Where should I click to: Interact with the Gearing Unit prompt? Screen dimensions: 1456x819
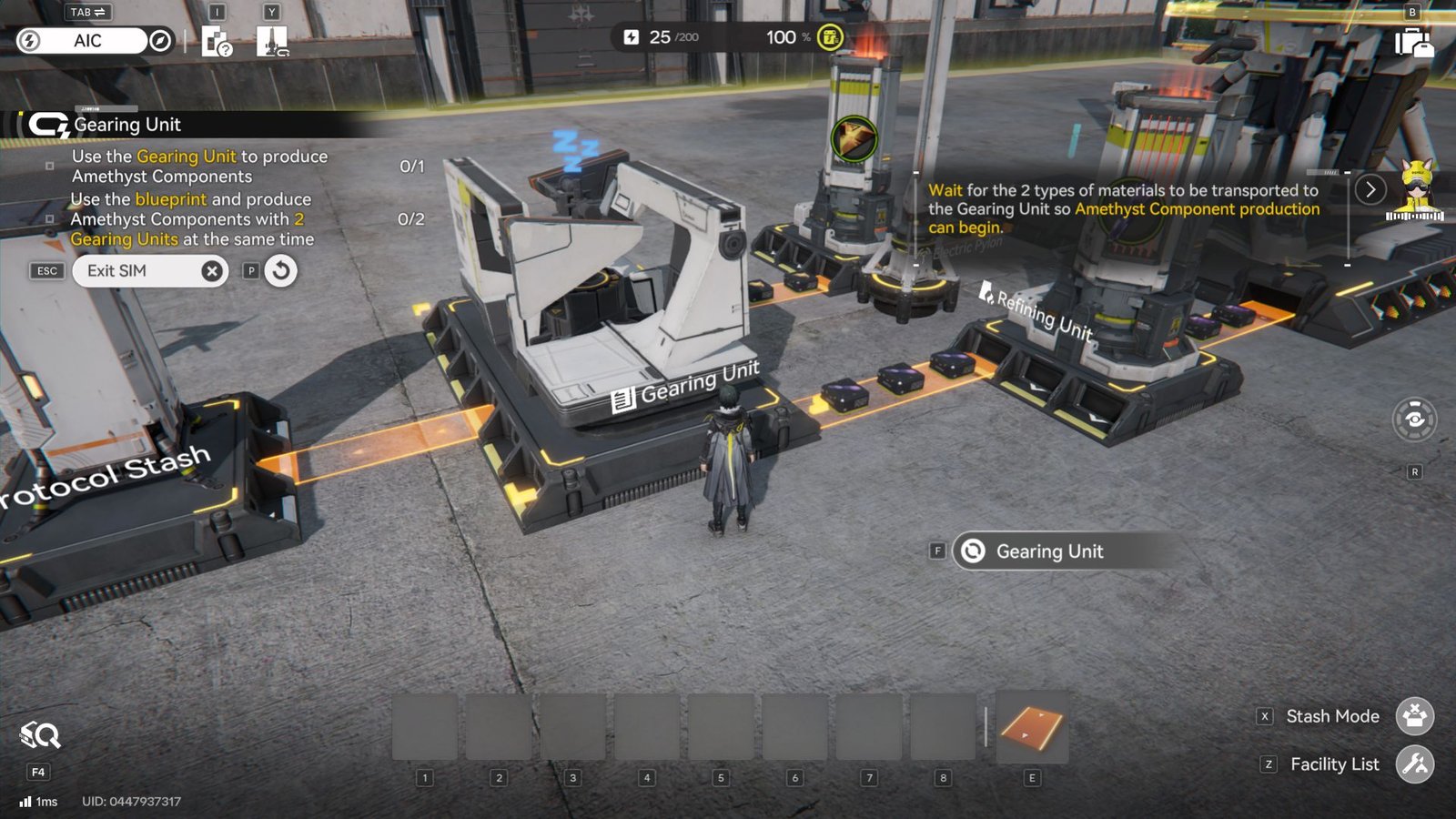(x=1049, y=551)
